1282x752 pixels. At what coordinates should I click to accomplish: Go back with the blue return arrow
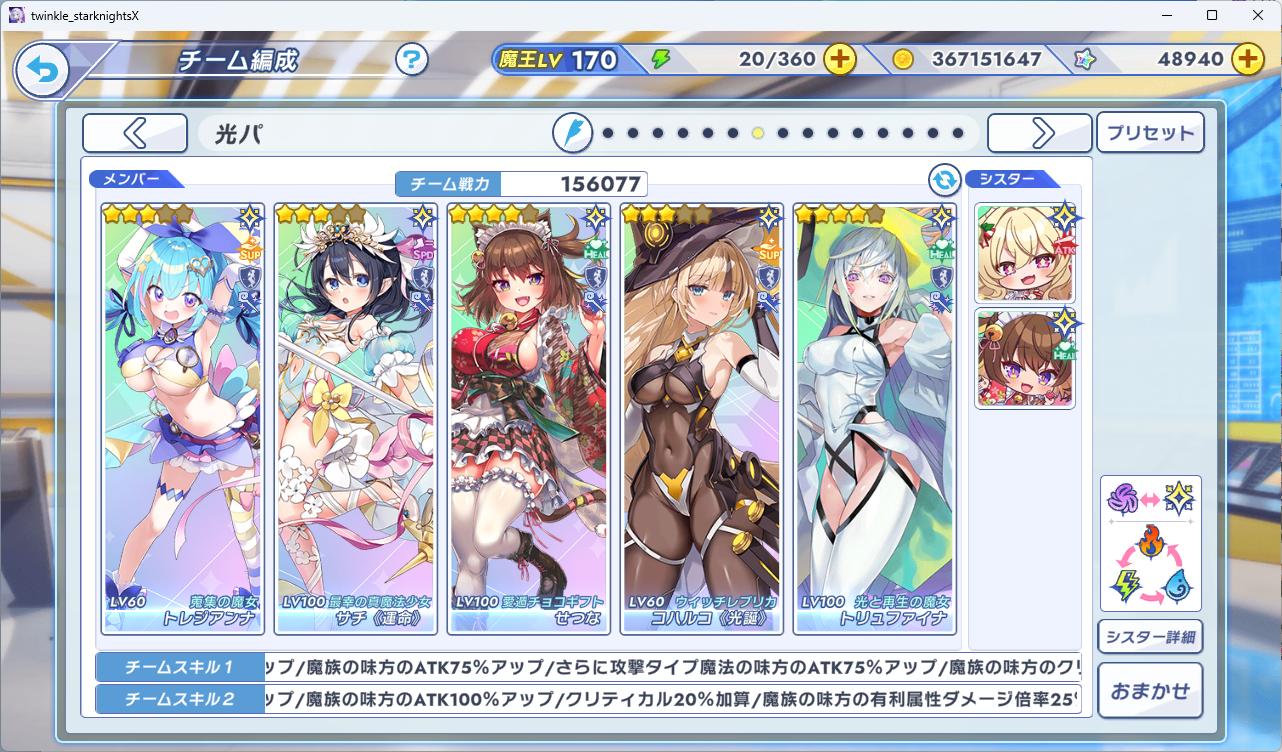(42, 69)
